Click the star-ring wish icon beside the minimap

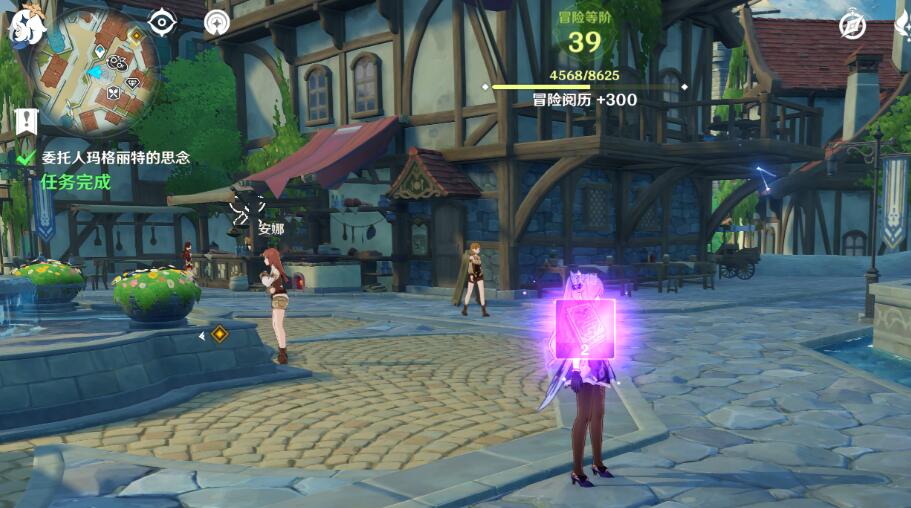pos(216,22)
